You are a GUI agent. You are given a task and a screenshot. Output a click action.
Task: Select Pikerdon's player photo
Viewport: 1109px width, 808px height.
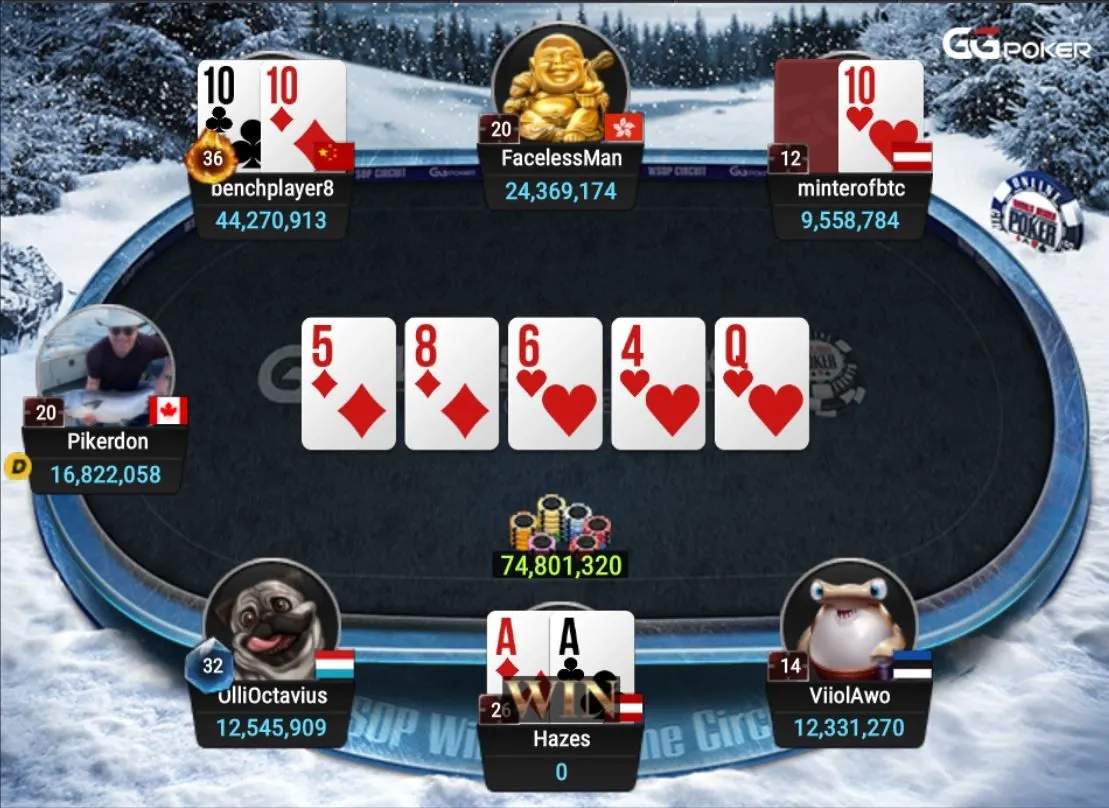pos(105,365)
